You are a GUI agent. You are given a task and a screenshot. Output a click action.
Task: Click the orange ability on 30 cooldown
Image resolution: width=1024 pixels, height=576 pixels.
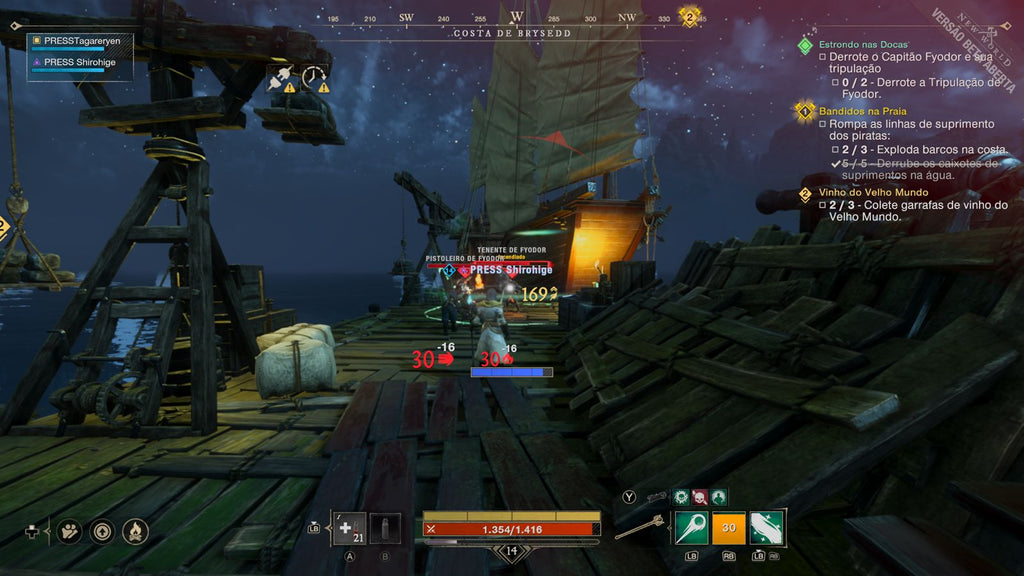point(729,527)
